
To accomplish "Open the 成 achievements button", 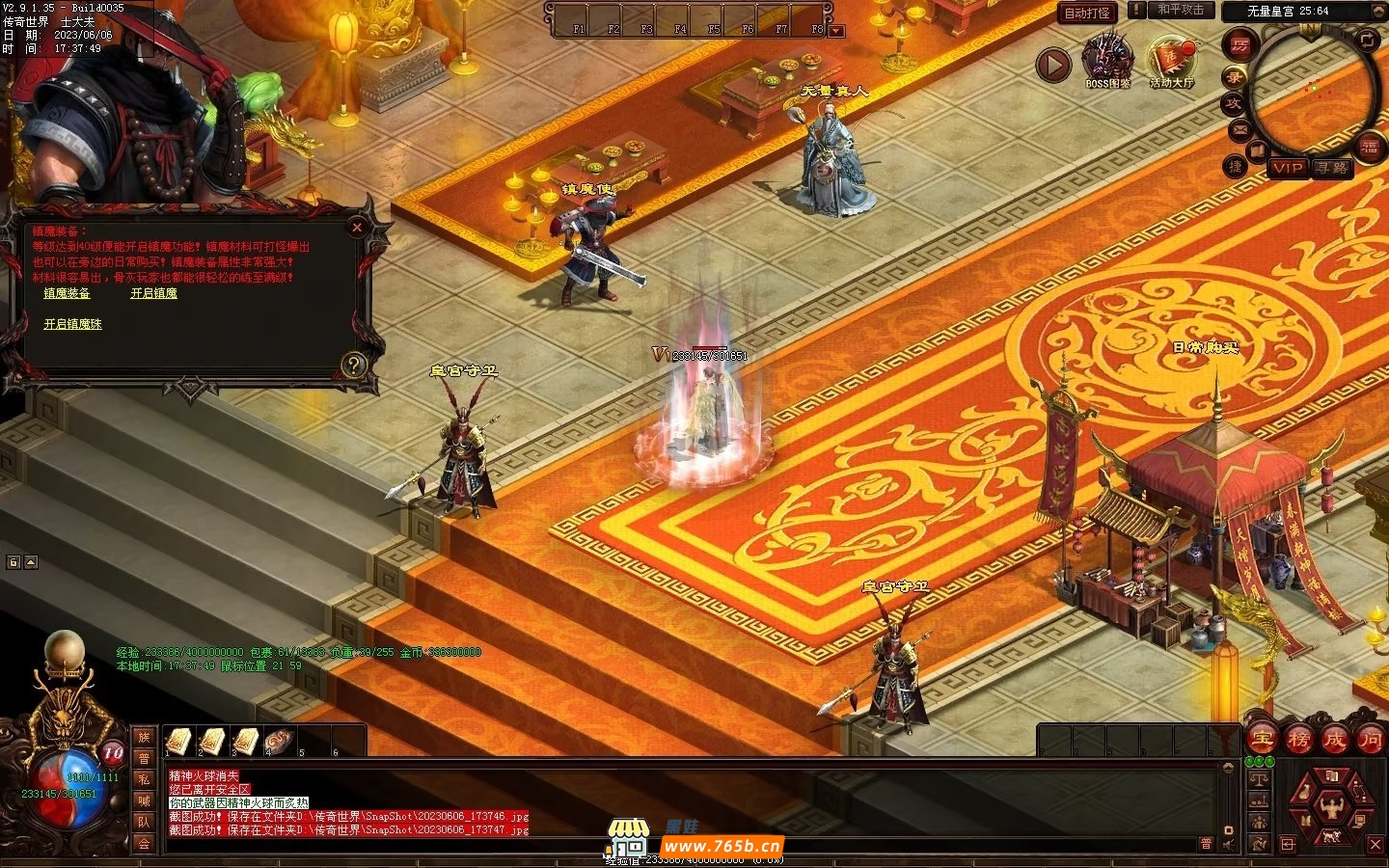I will (x=1334, y=740).
